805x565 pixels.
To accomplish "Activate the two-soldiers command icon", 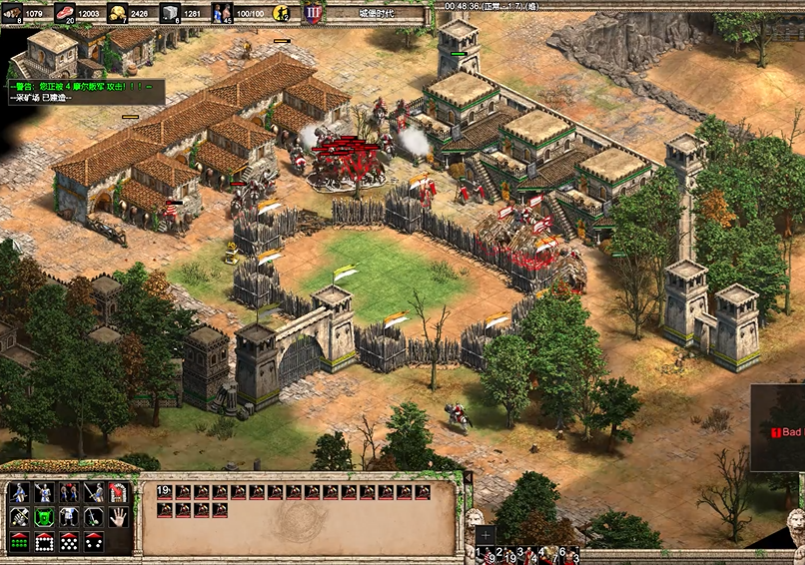I will click(69, 493).
